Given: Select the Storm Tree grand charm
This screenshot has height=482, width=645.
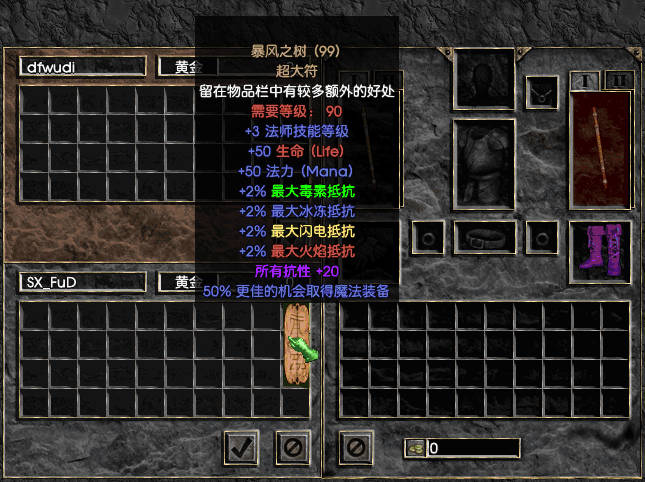Looking at the screenshot, I should [297, 345].
